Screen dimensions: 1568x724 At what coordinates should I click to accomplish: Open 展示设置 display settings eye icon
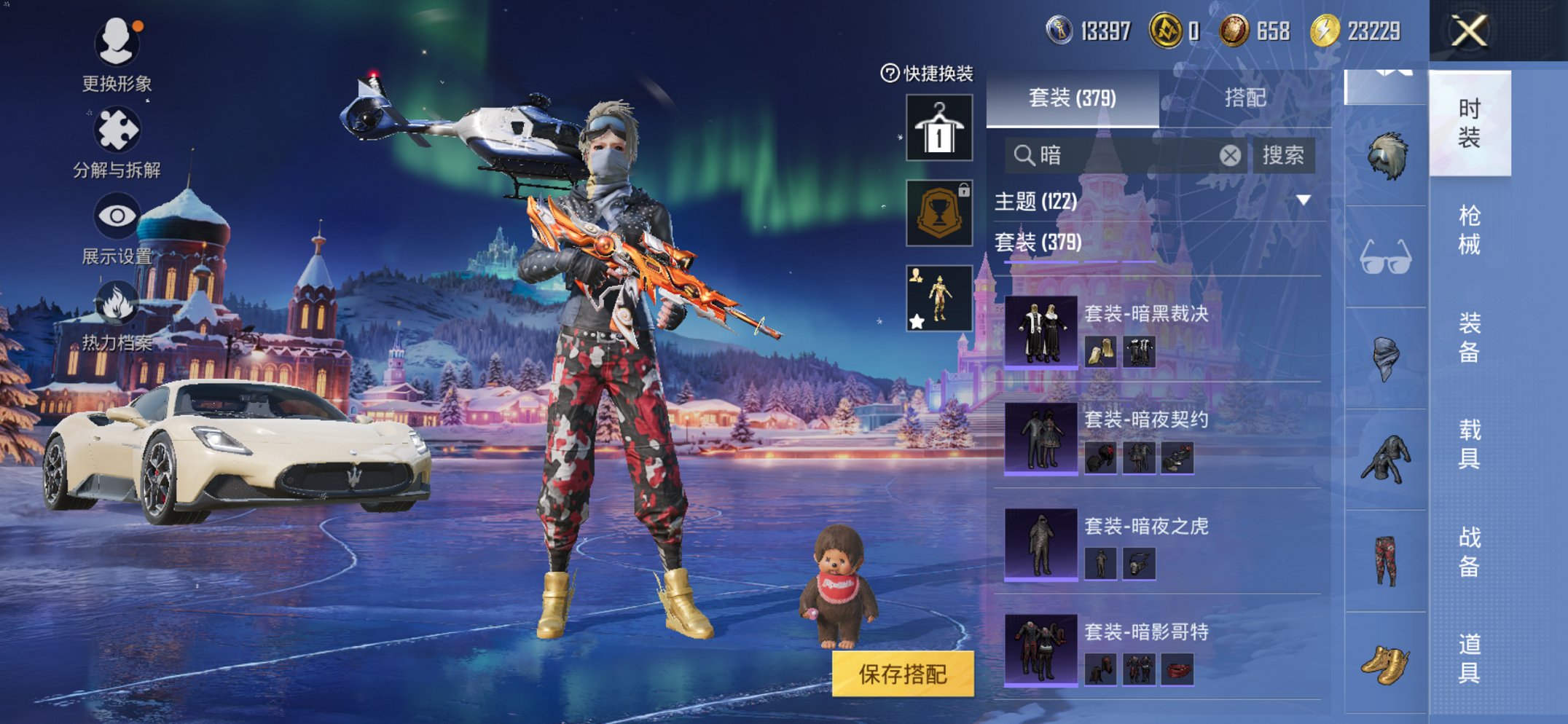[118, 214]
